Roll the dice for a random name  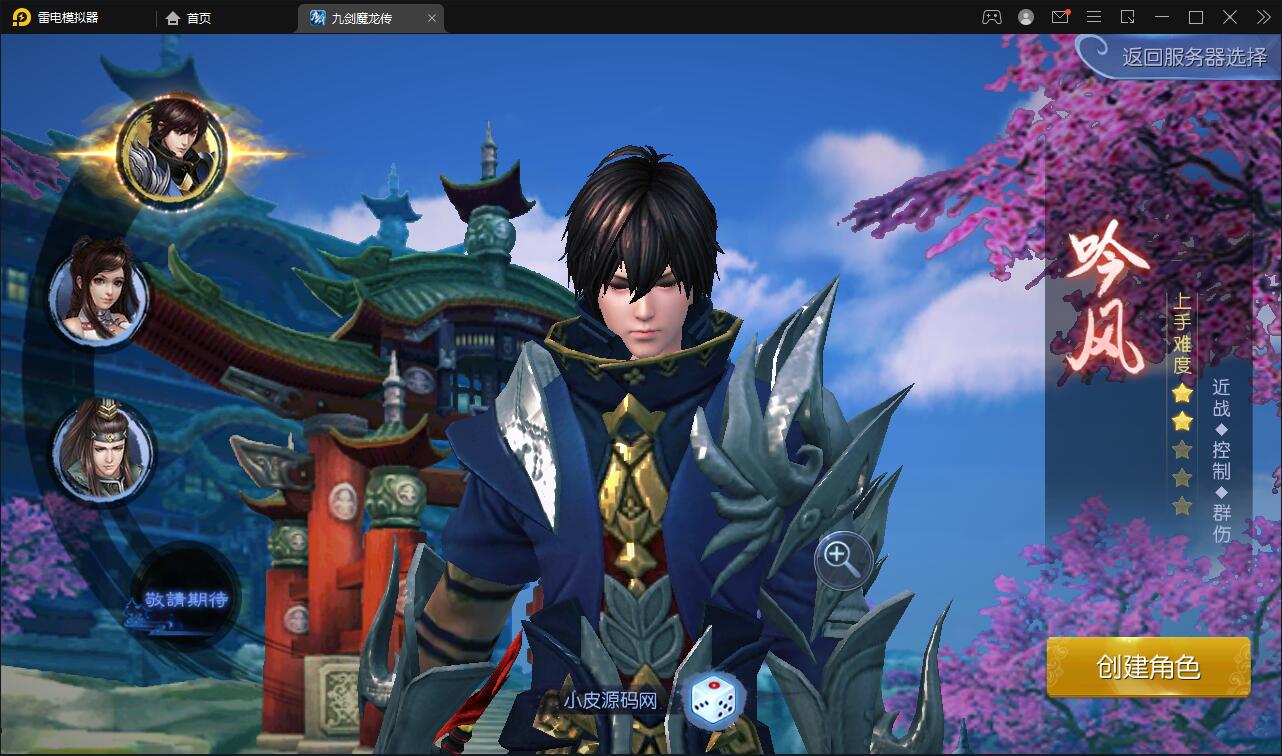[x=712, y=703]
